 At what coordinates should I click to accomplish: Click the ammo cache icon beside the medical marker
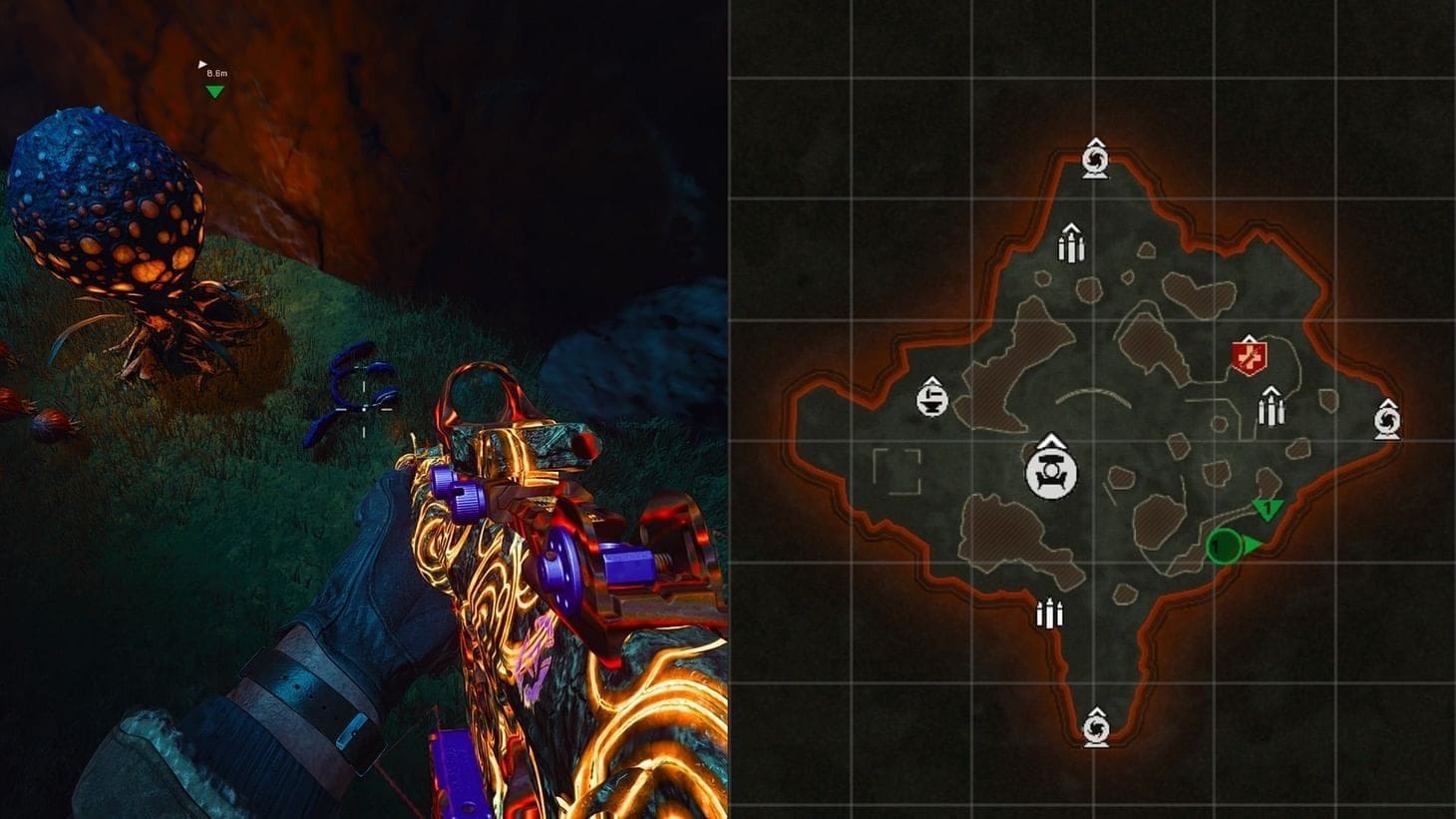click(x=1271, y=410)
